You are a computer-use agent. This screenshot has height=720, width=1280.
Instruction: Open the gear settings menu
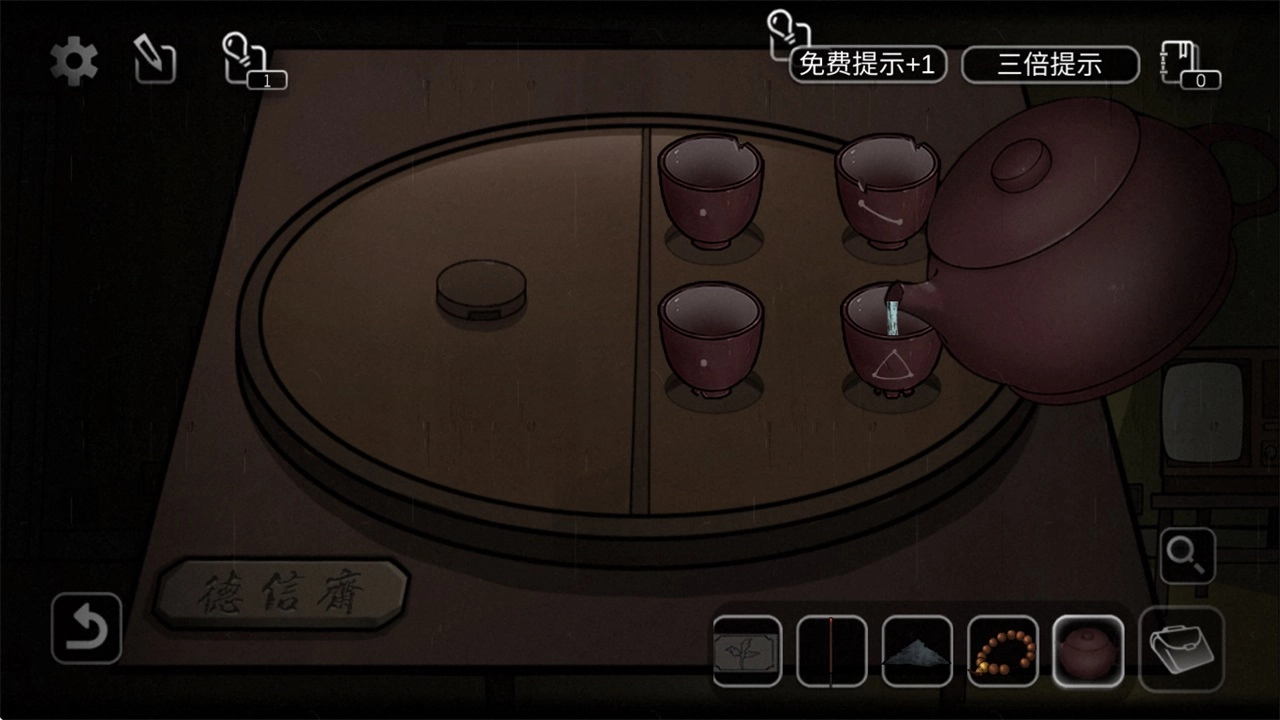coord(74,62)
